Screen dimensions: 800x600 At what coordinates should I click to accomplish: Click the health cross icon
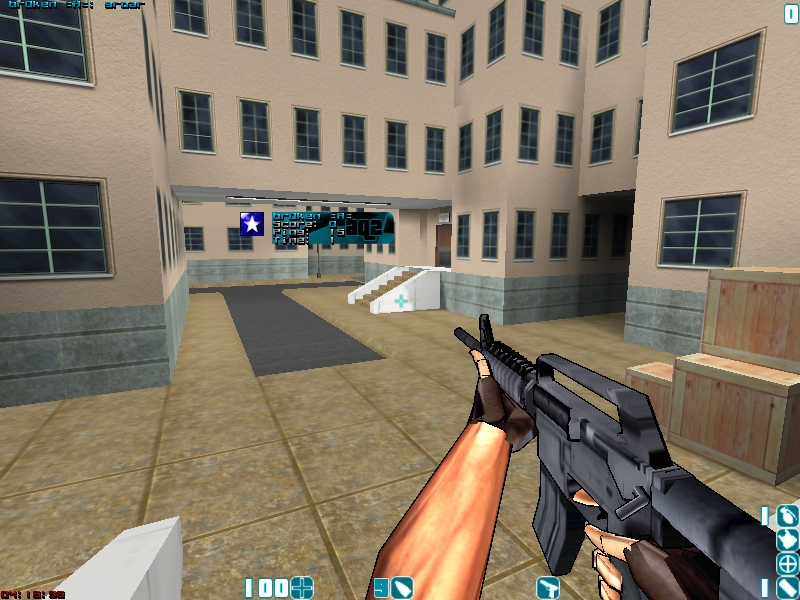[302, 587]
